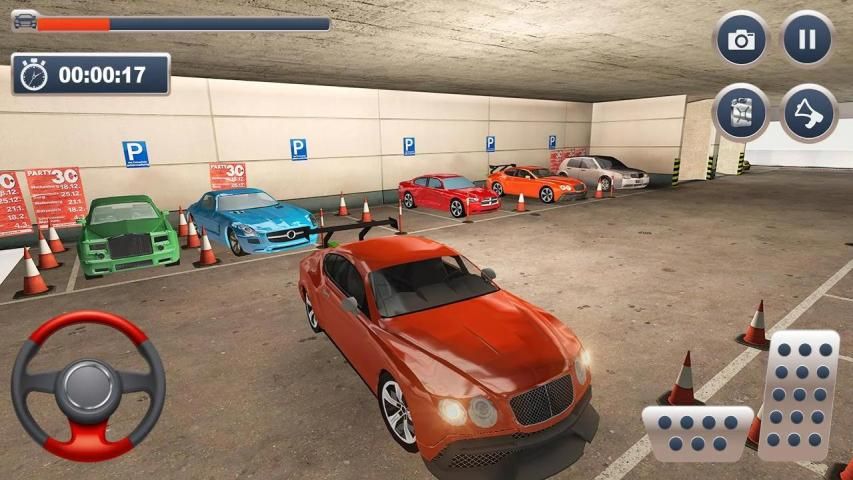The height and width of the screenshot is (480, 853).
Task: Tap the camera view button
Action: (x=741, y=39)
